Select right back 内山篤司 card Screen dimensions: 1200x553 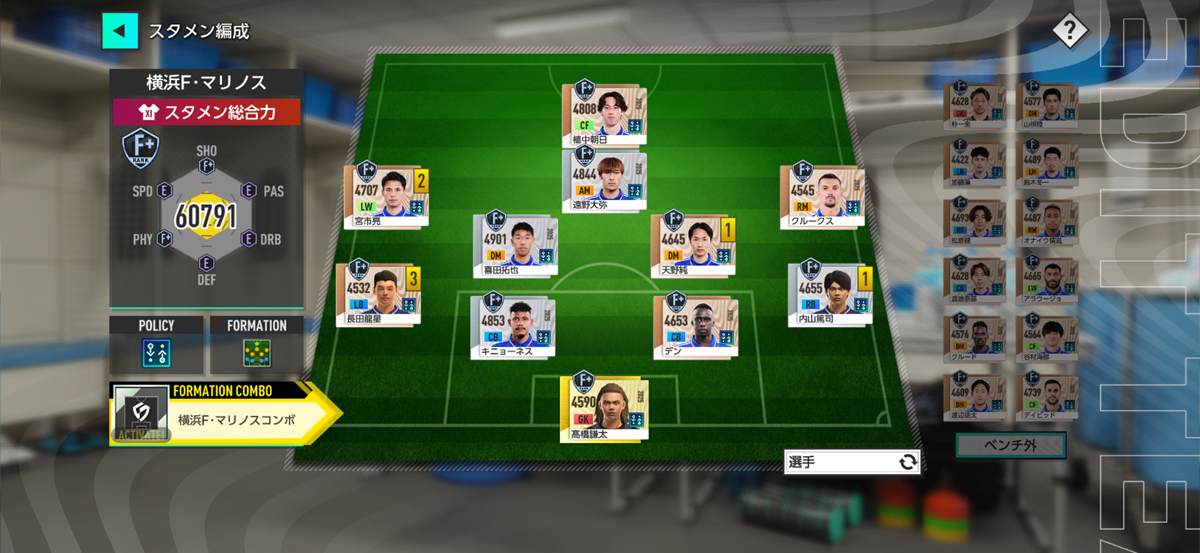point(828,294)
